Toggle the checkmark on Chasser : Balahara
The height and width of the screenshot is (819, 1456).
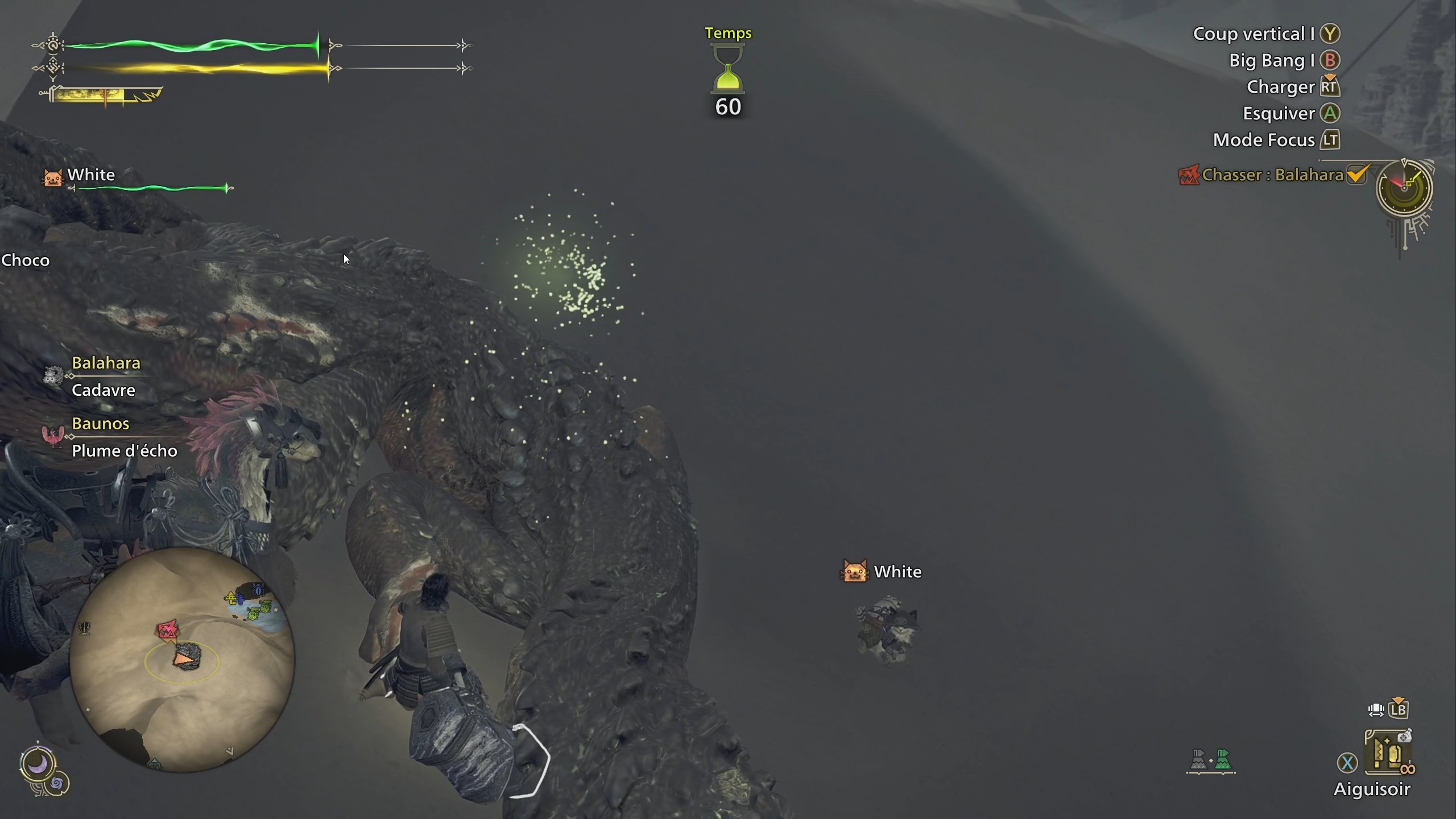pyautogui.click(x=1358, y=175)
